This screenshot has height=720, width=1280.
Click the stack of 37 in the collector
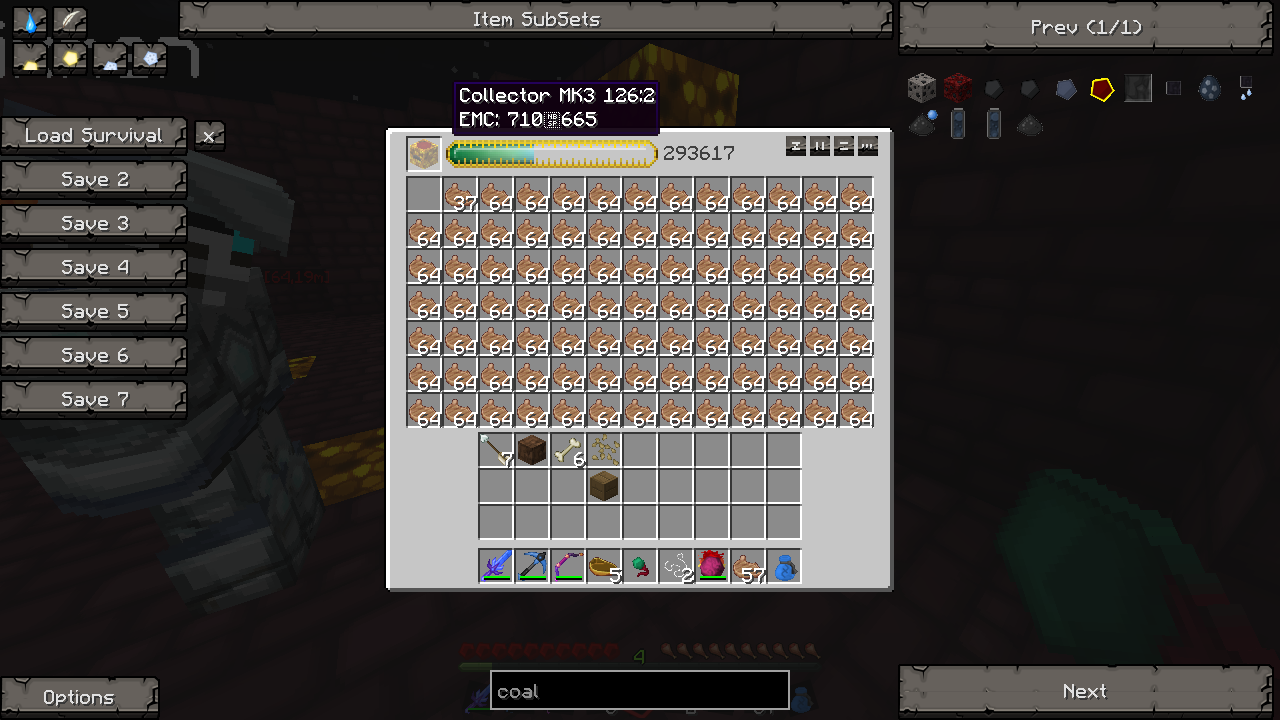[460, 195]
